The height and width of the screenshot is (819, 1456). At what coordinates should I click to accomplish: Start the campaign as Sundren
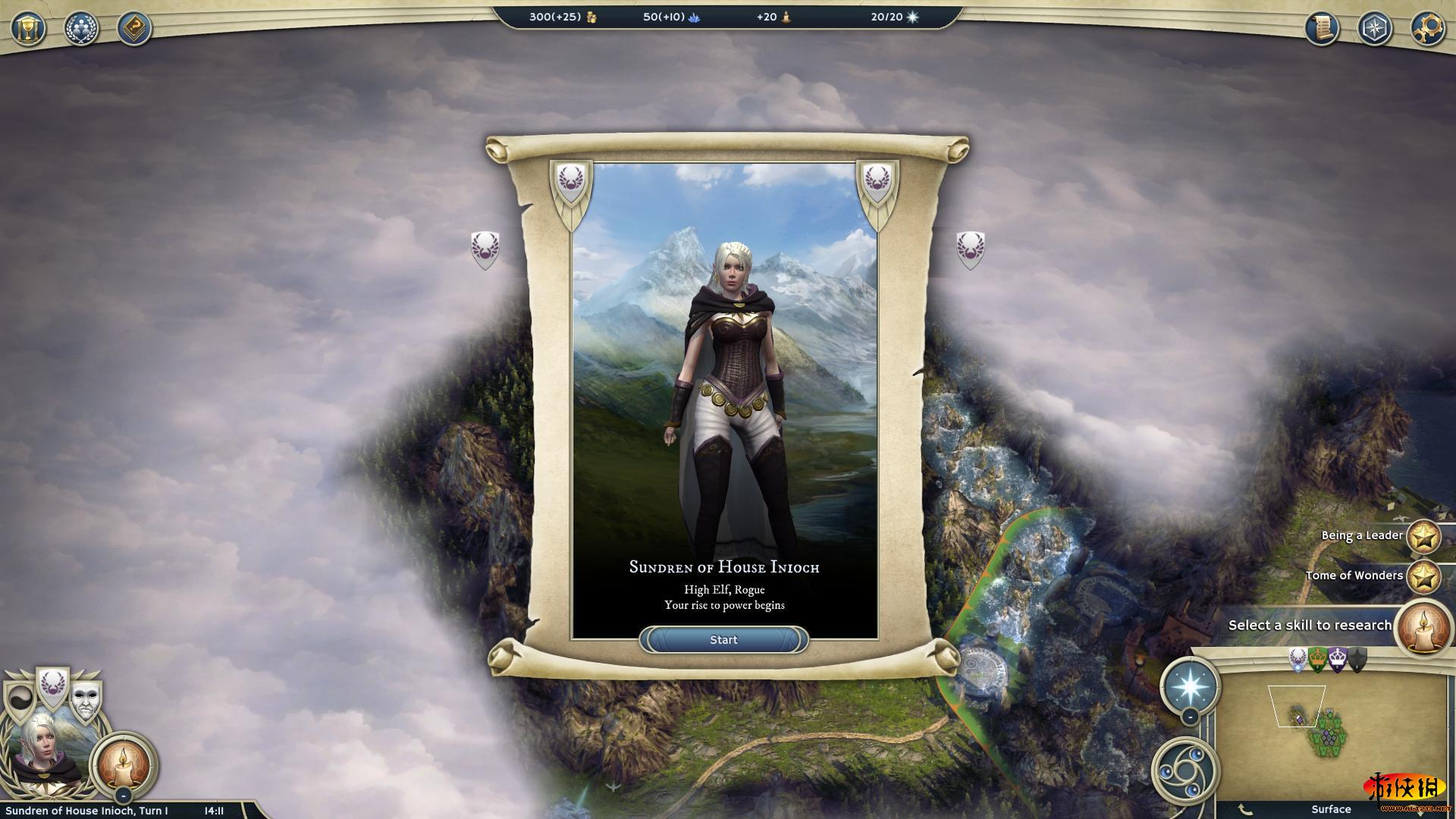pyautogui.click(x=723, y=640)
